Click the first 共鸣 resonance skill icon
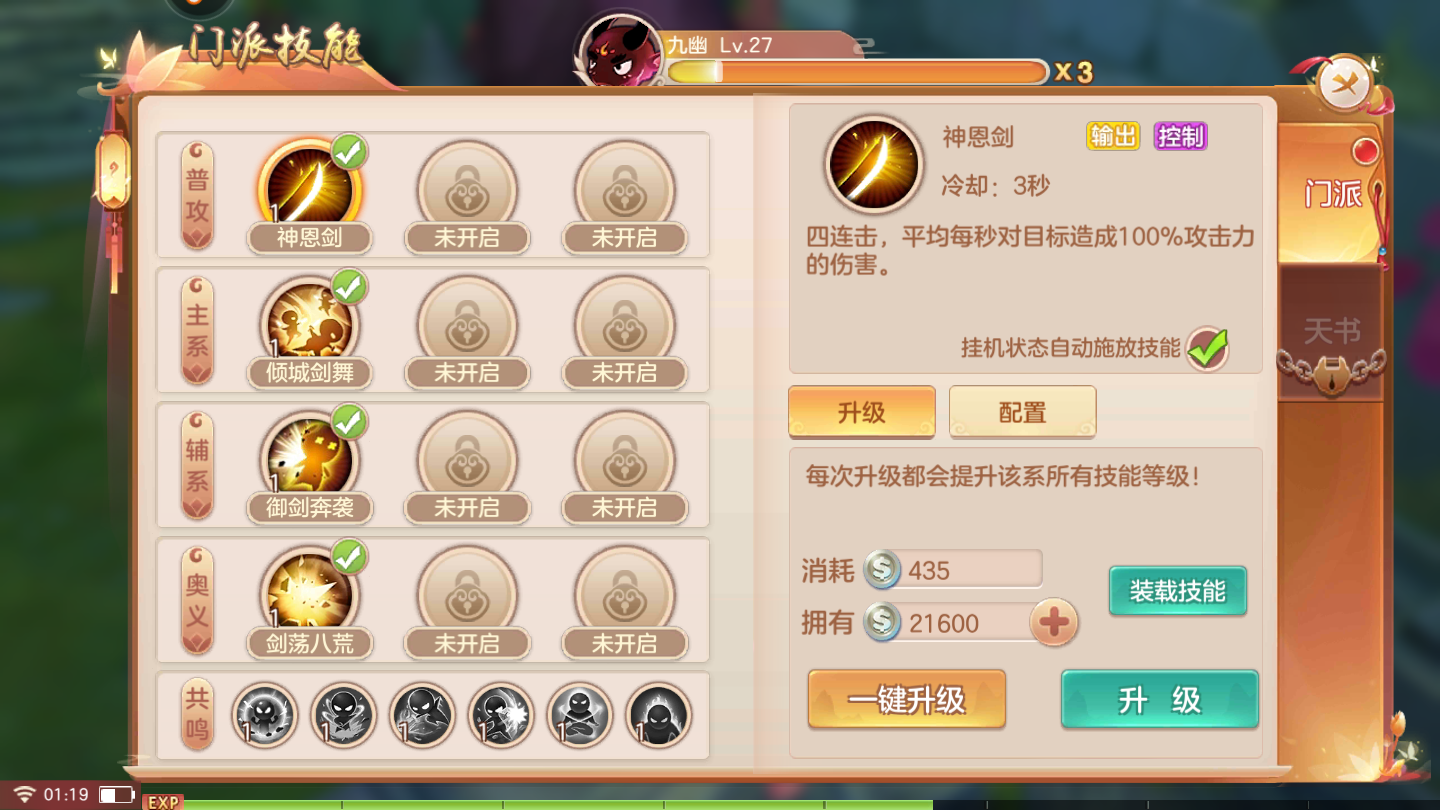This screenshot has height=810, width=1440. (x=263, y=716)
